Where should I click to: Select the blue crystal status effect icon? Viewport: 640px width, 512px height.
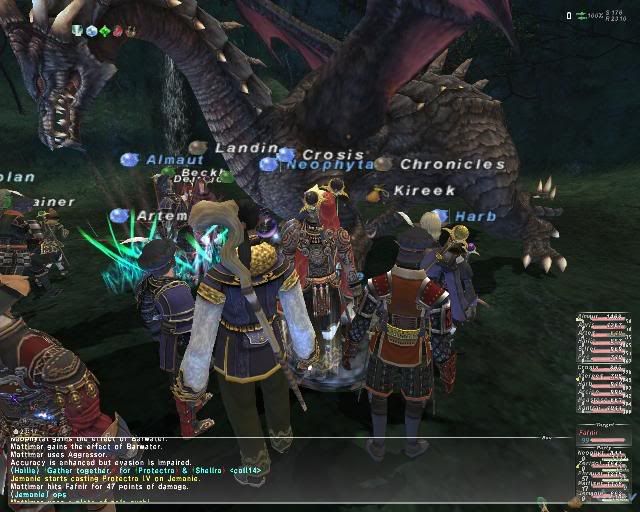tap(91, 31)
